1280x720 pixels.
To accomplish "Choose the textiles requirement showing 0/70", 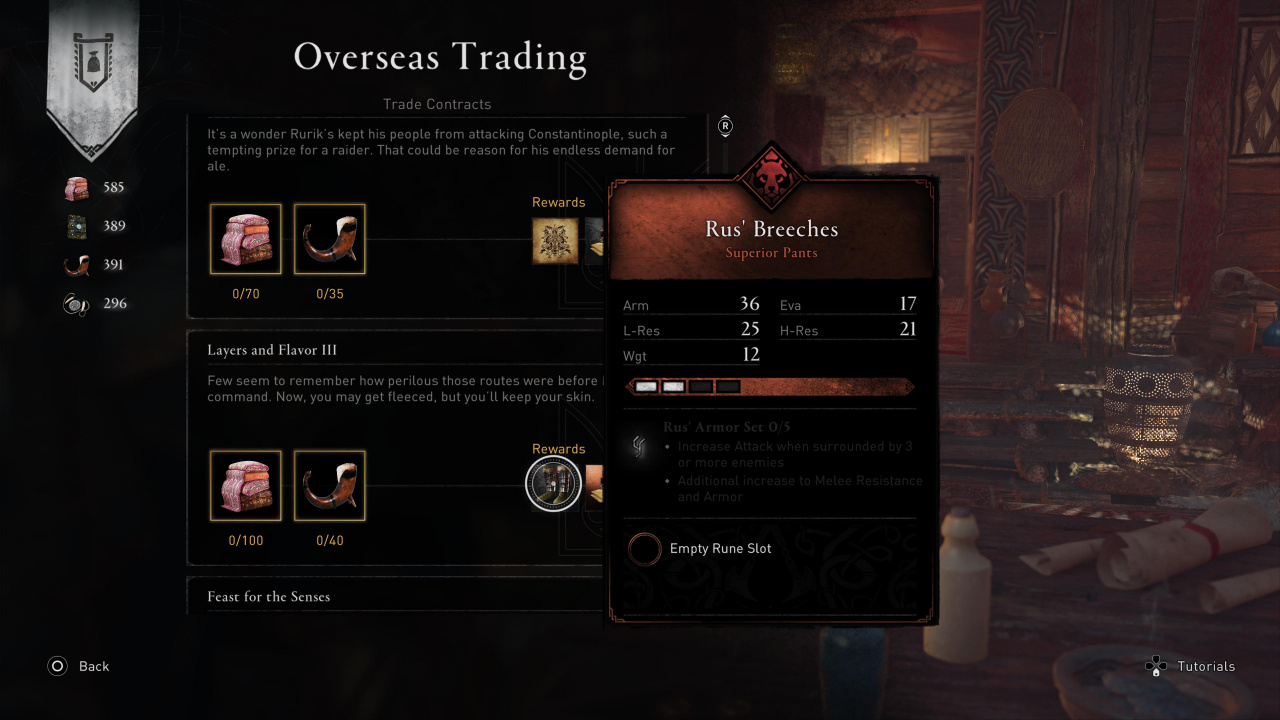I will click(x=245, y=239).
